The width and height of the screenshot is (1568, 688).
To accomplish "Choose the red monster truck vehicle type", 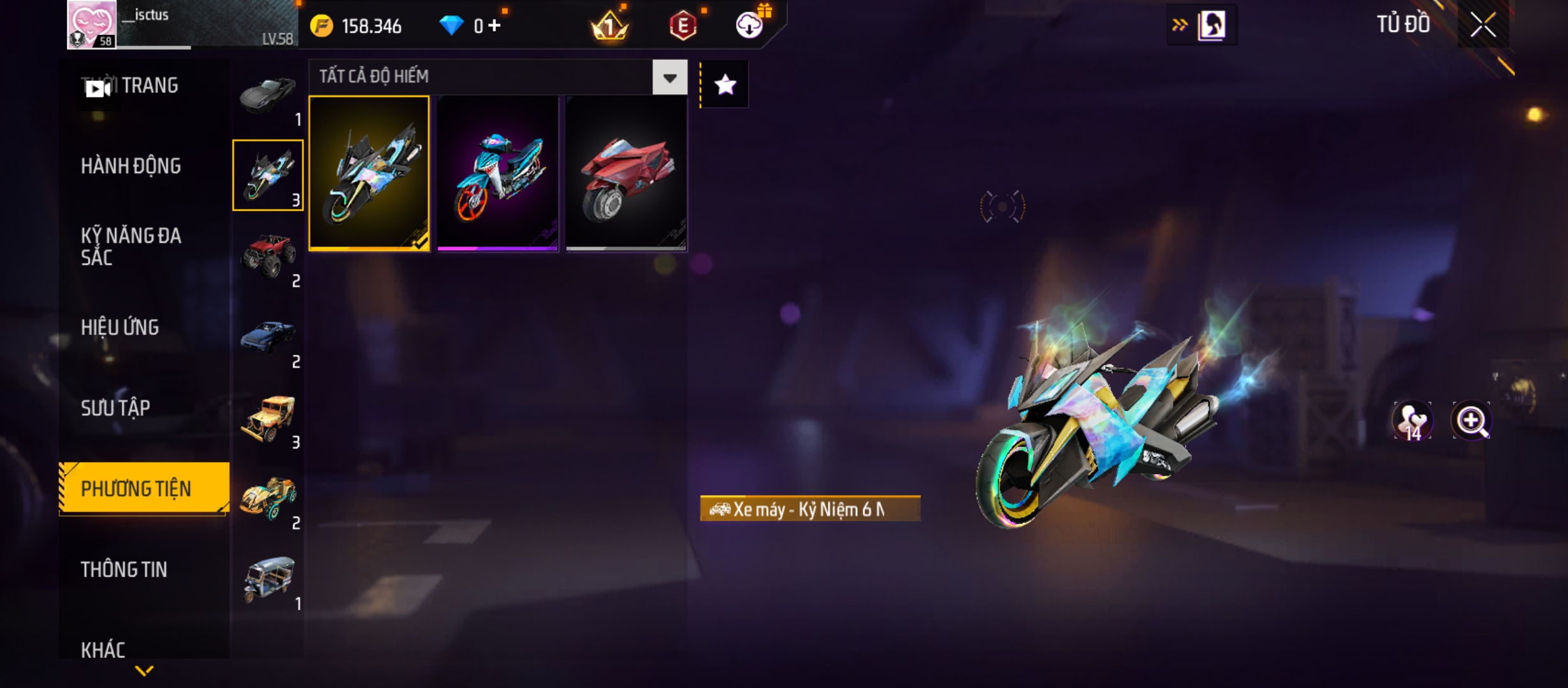I will pyautogui.click(x=268, y=256).
